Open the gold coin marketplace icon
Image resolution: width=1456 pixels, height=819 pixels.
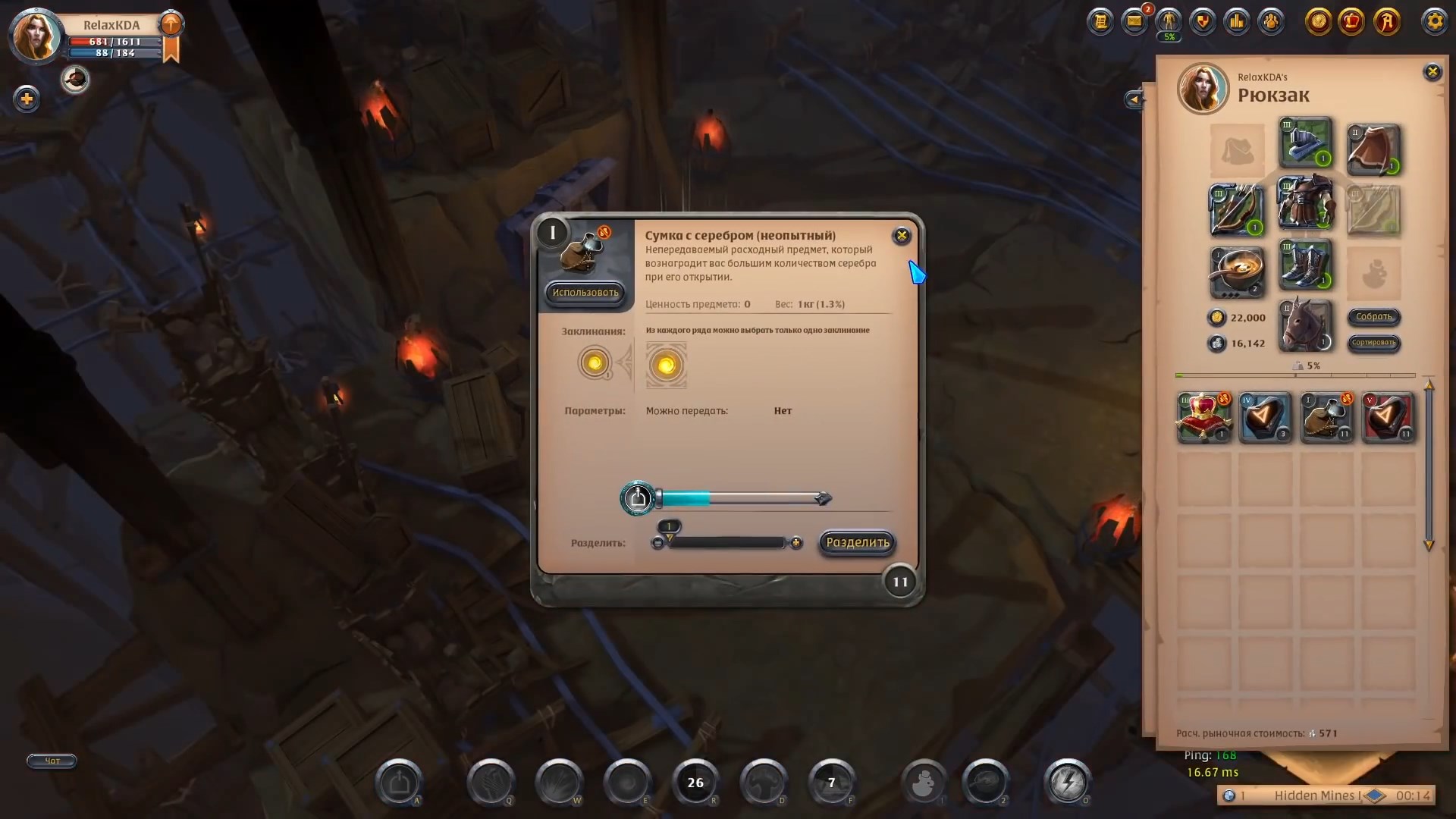(x=1319, y=22)
